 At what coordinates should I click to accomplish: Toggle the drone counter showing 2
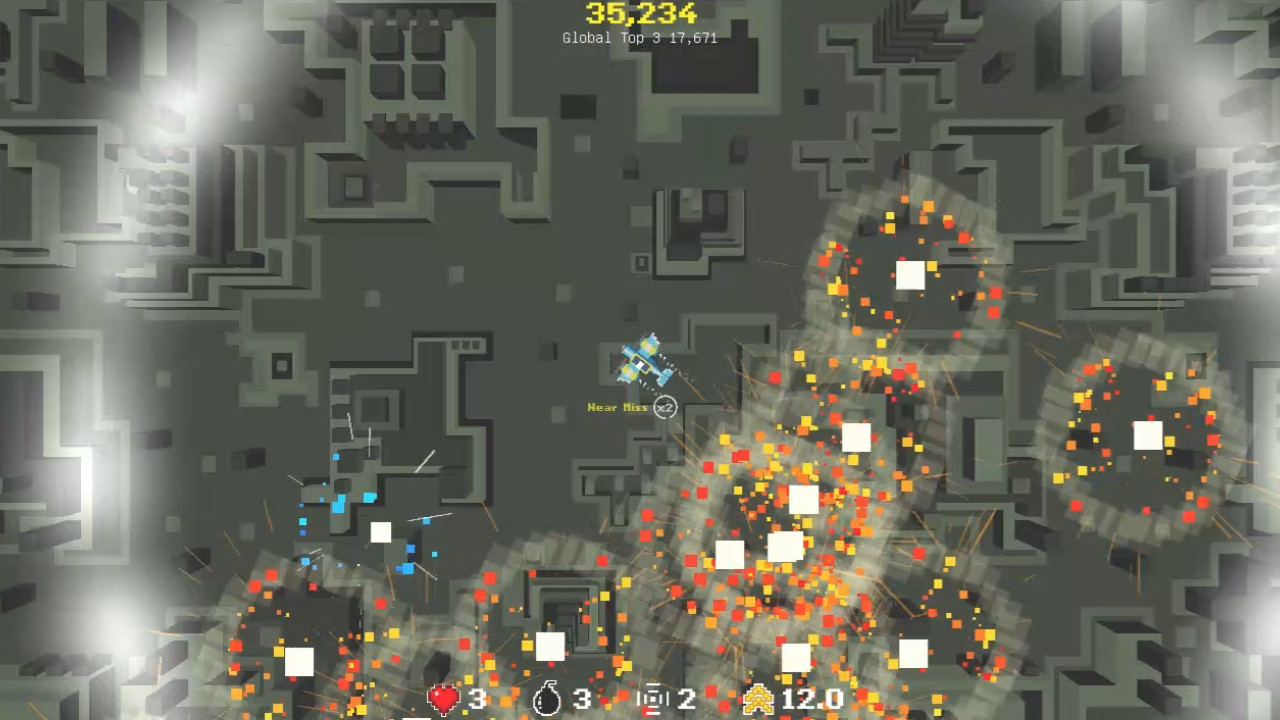click(687, 700)
